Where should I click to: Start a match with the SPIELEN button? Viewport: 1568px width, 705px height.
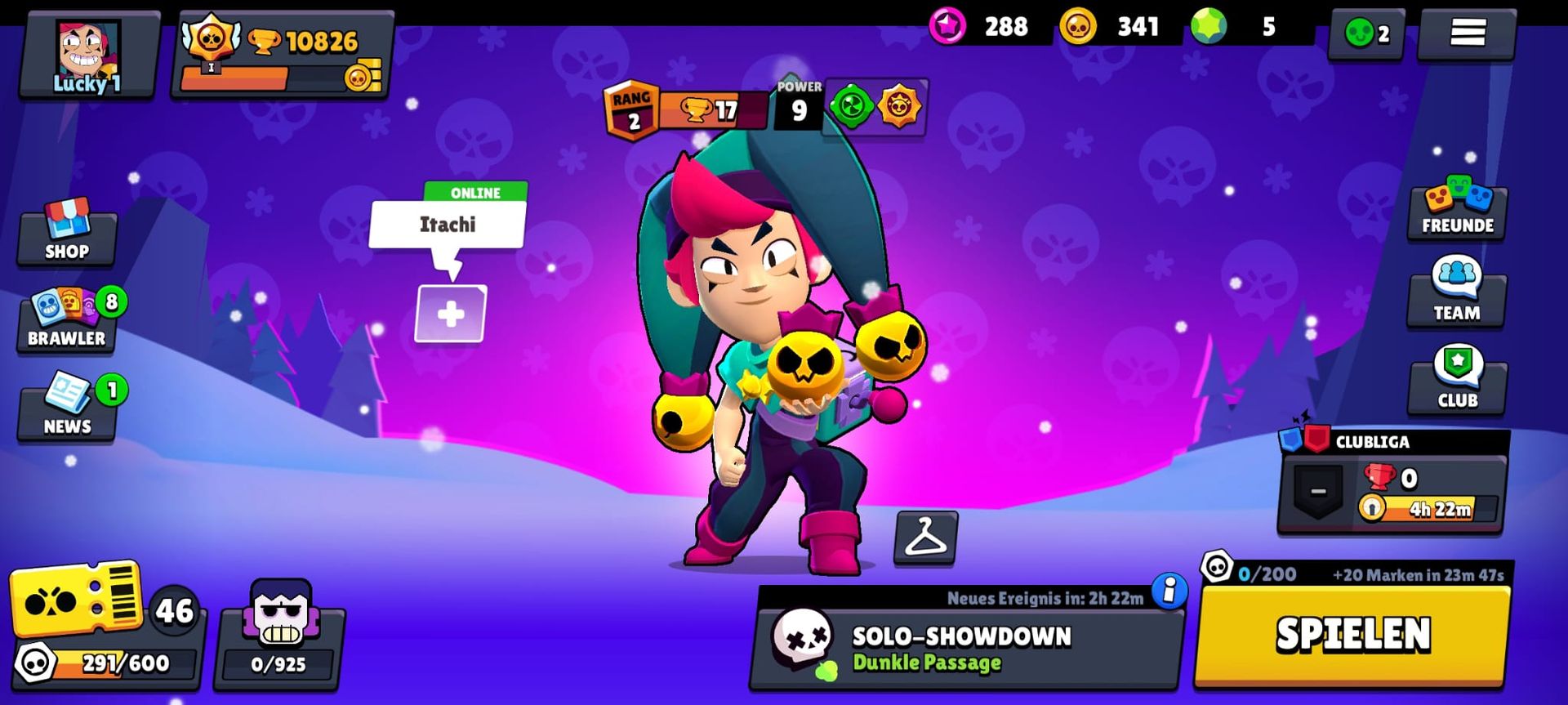point(1352,635)
